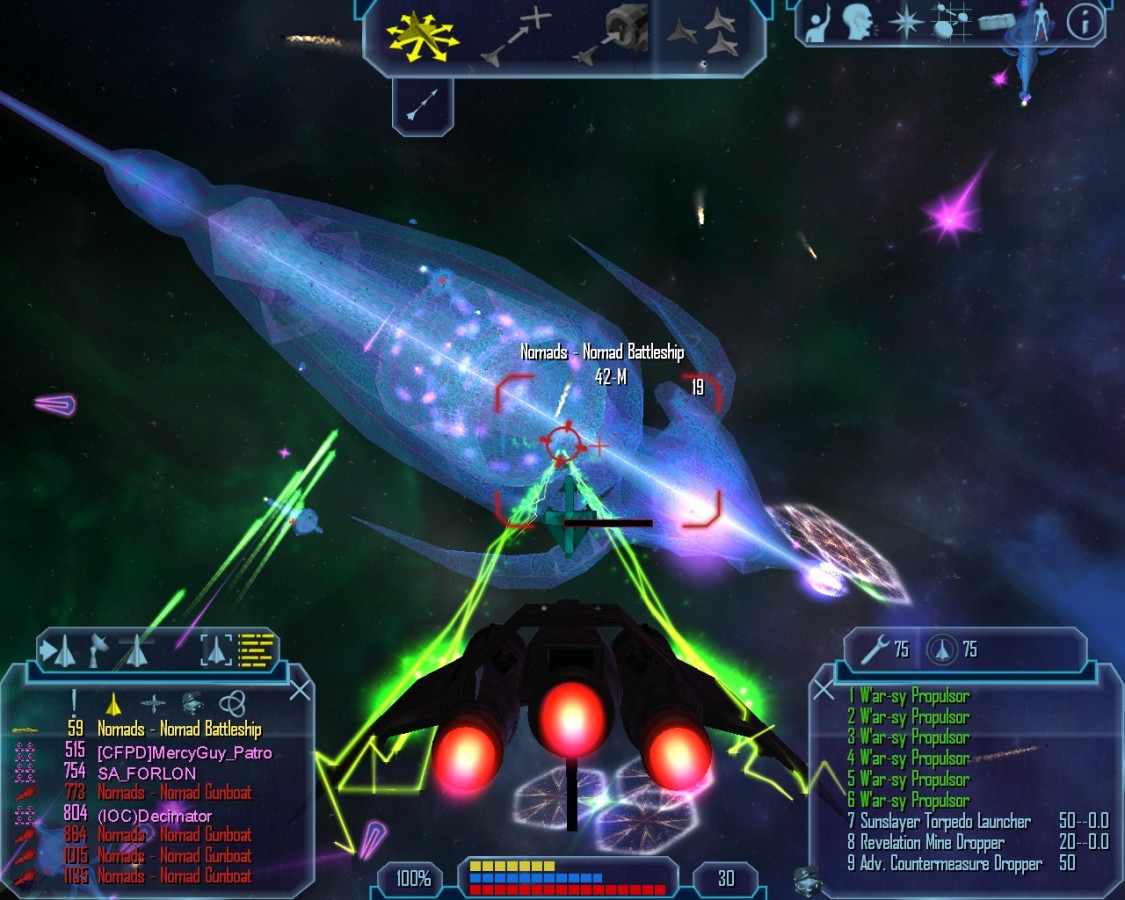The image size is (1125, 900).
Task: Select the Sunslayer Torpedo Launcher
Action: pos(945,822)
